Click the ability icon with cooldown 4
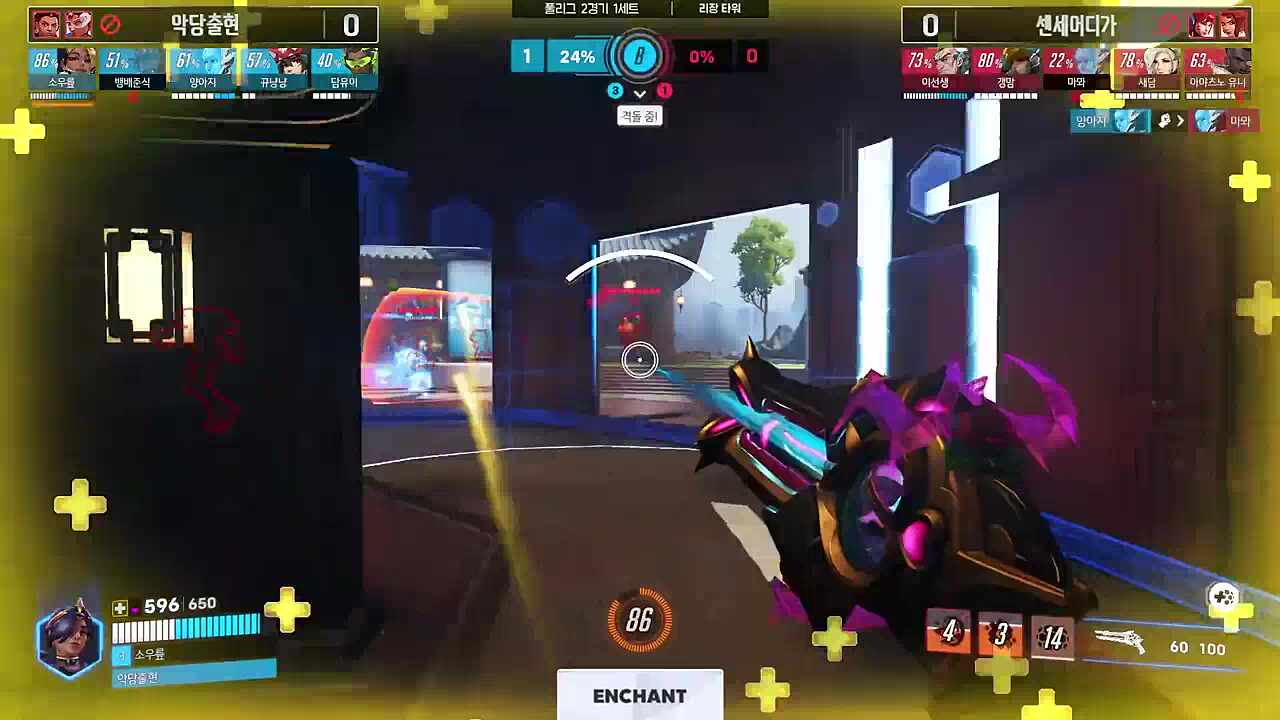The width and height of the screenshot is (1280, 720). tap(948, 634)
